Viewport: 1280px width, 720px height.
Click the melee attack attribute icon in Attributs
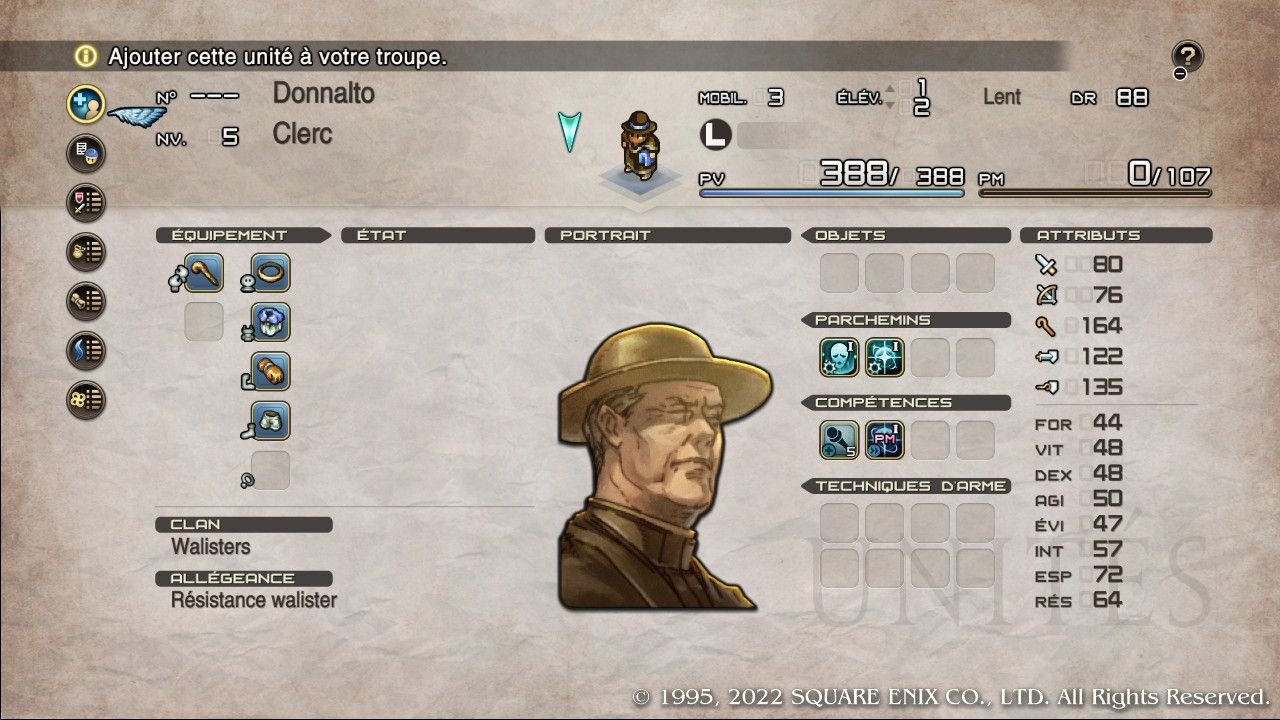click(x=1047, y=263)
